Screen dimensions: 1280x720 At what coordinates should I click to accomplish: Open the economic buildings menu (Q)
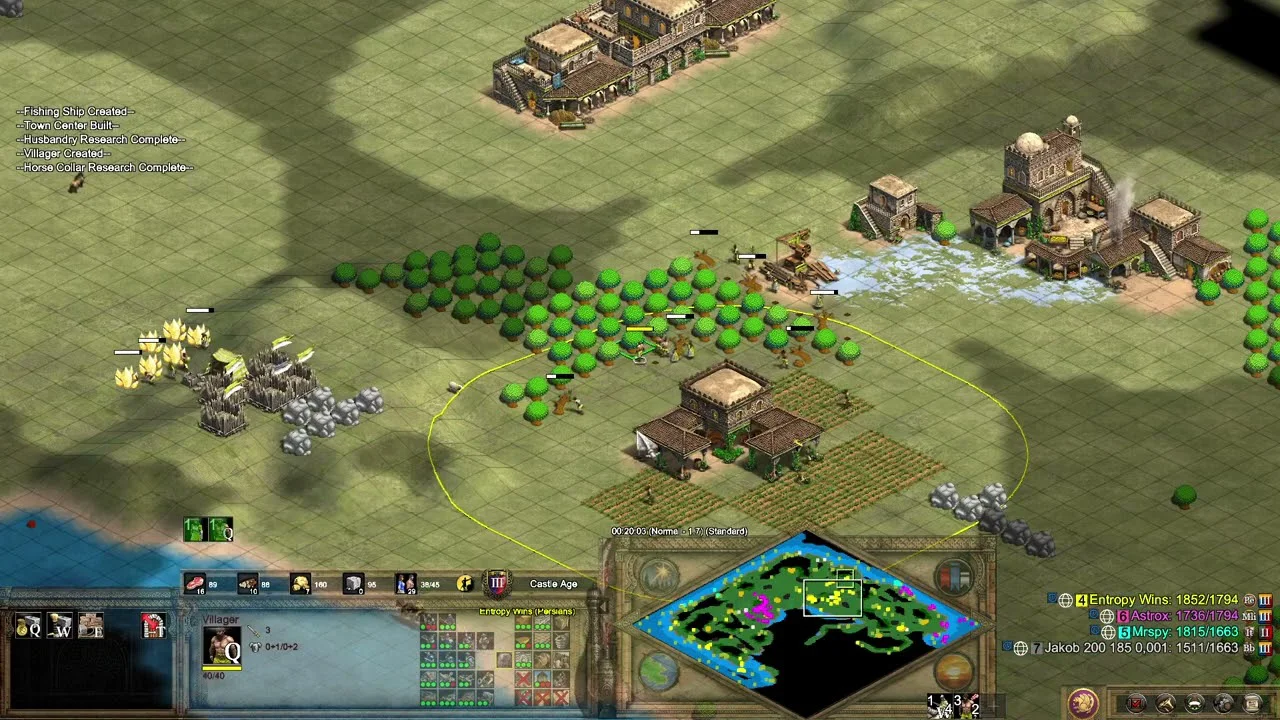pos(29,625)
